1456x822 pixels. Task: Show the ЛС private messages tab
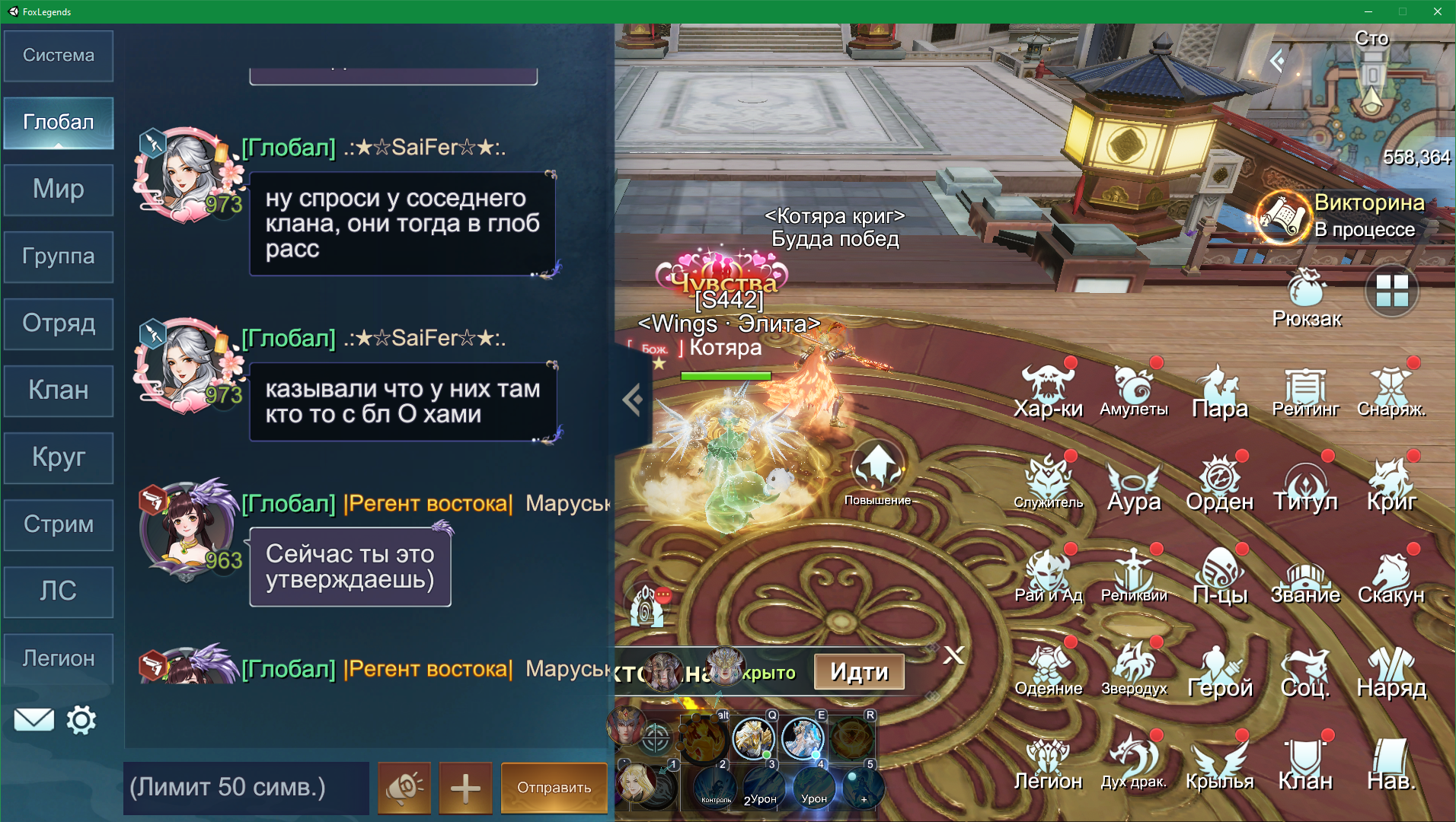pos(59,591)
